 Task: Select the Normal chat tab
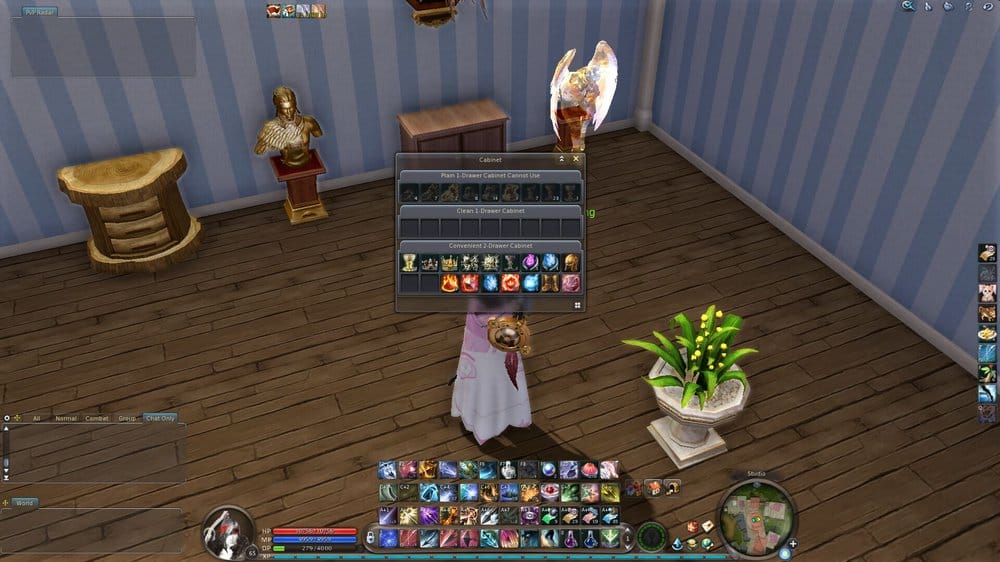[66, 418]
